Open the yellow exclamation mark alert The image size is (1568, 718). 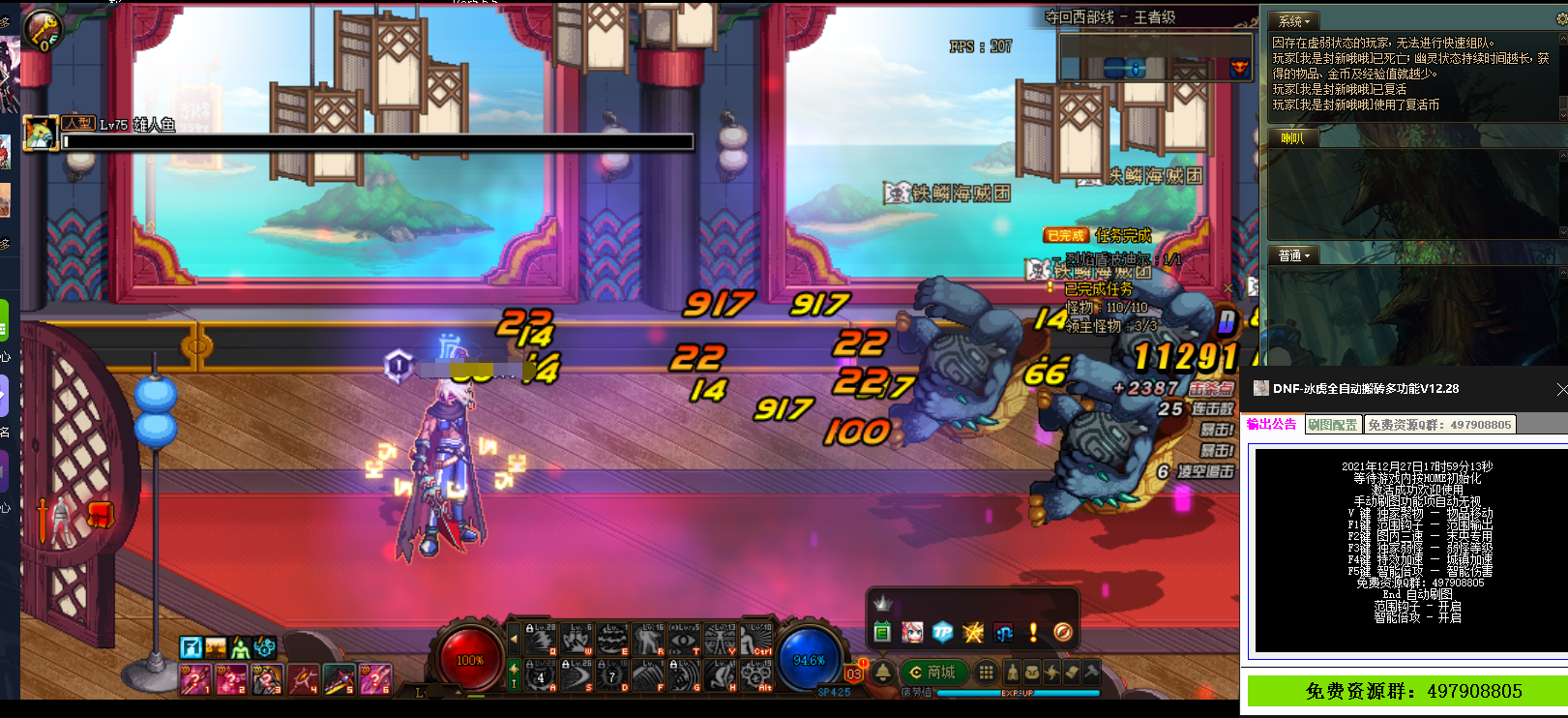click(x=1033, y=632)
